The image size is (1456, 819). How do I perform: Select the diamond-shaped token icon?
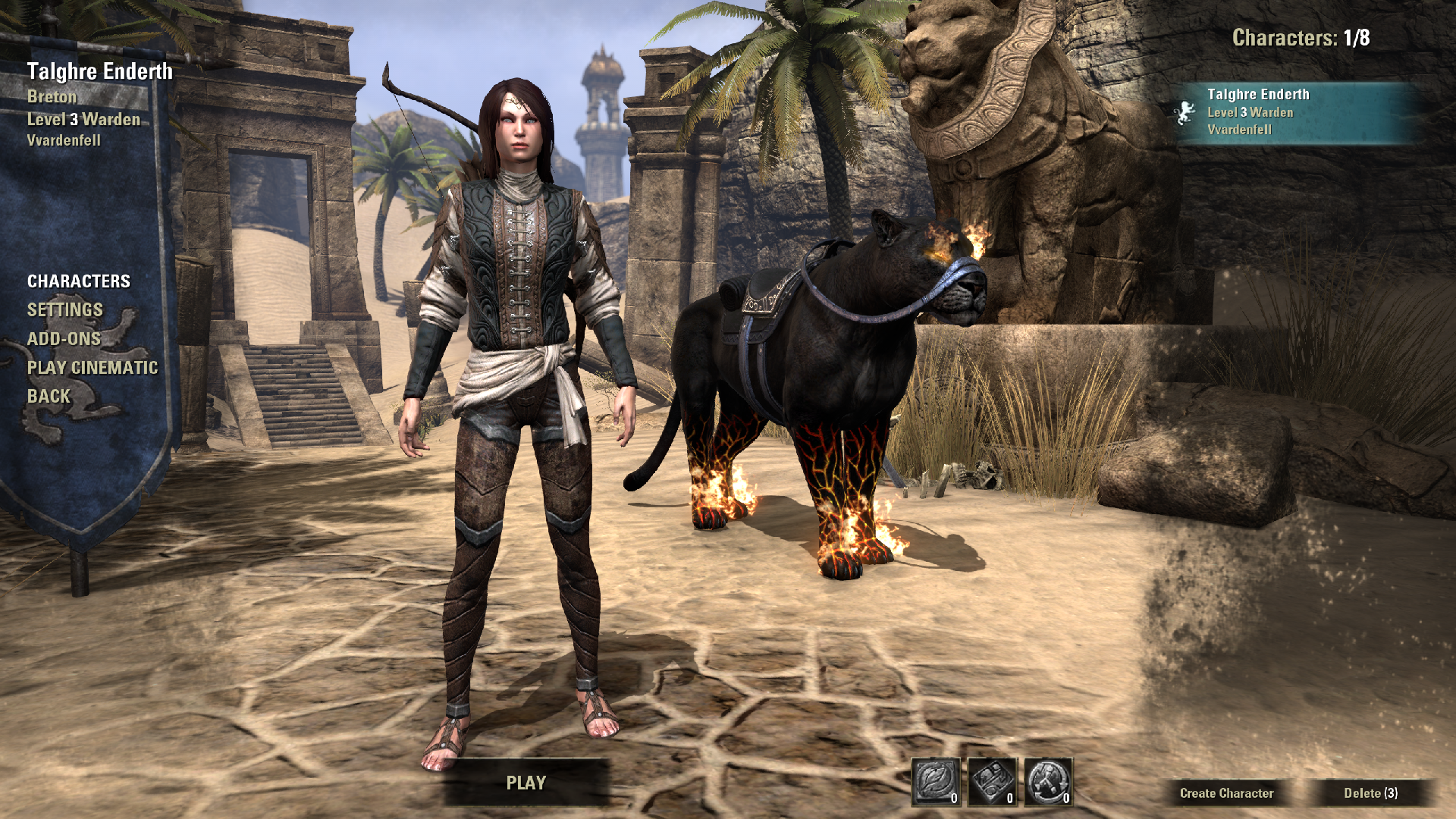point(992,781)
